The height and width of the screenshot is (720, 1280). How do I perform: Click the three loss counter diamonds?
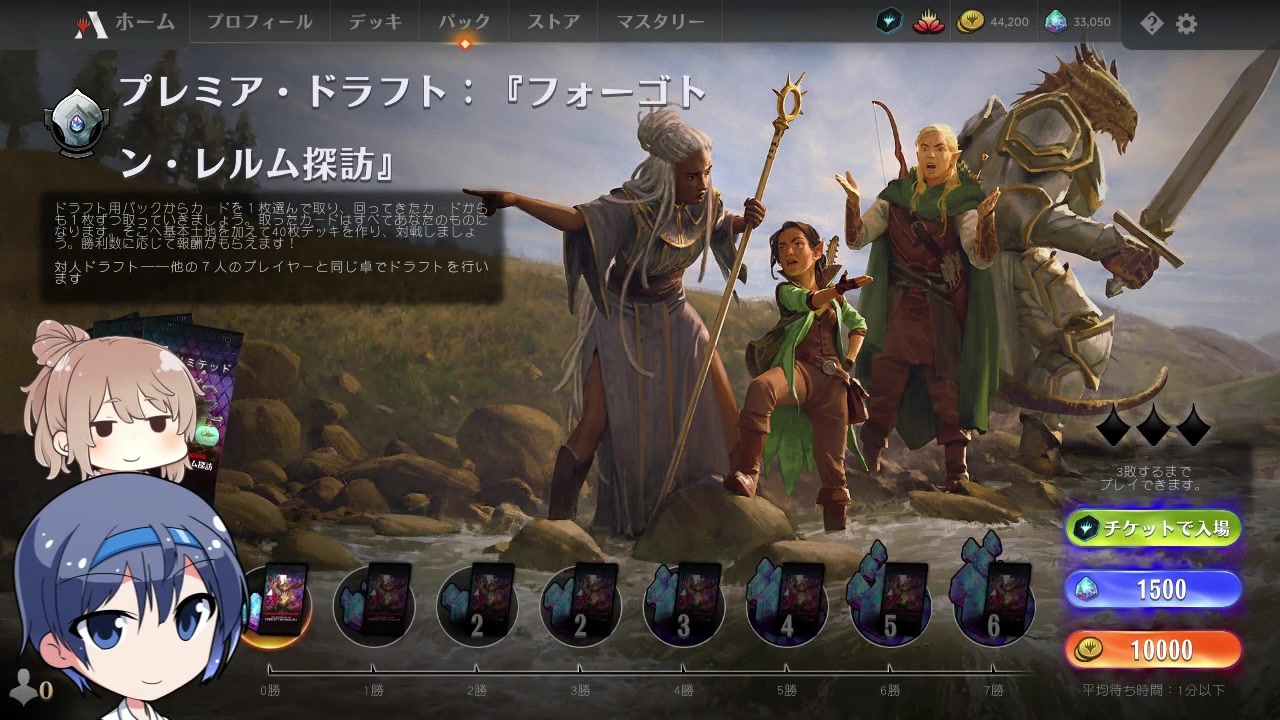coord(1155,429)
